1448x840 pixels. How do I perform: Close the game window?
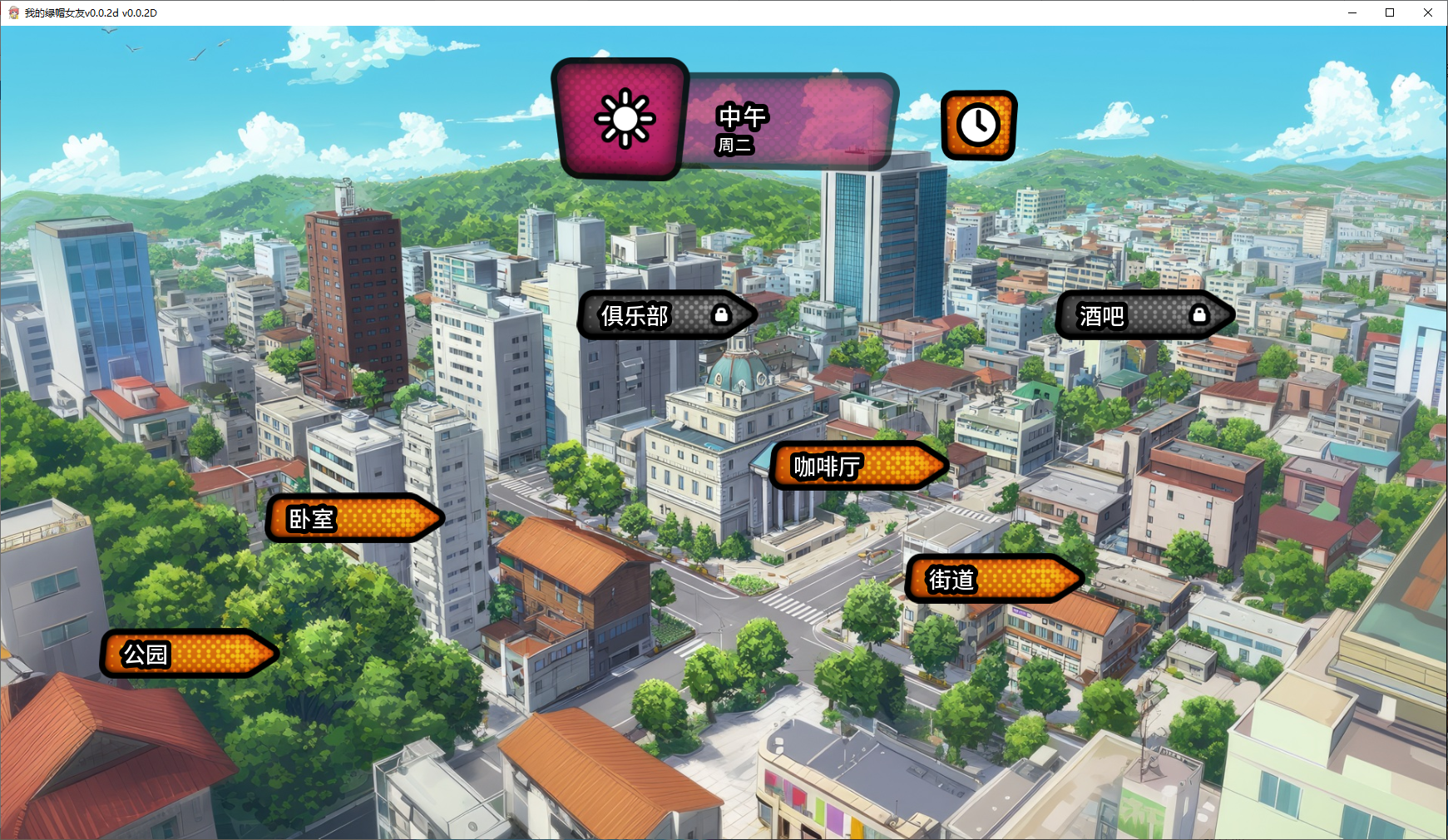[1428, 12]
